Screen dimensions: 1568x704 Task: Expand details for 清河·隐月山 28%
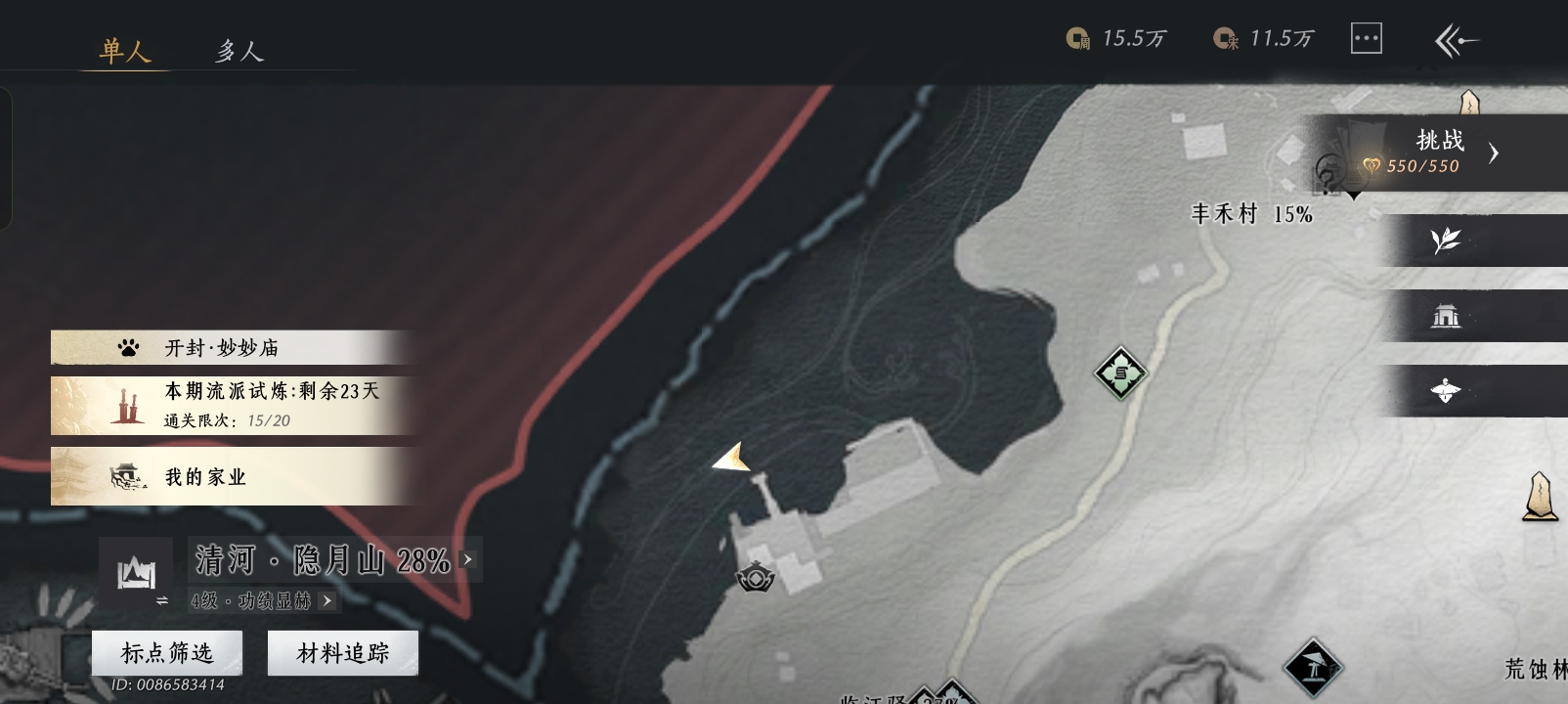pyautogui.click(x=468, y=559)
